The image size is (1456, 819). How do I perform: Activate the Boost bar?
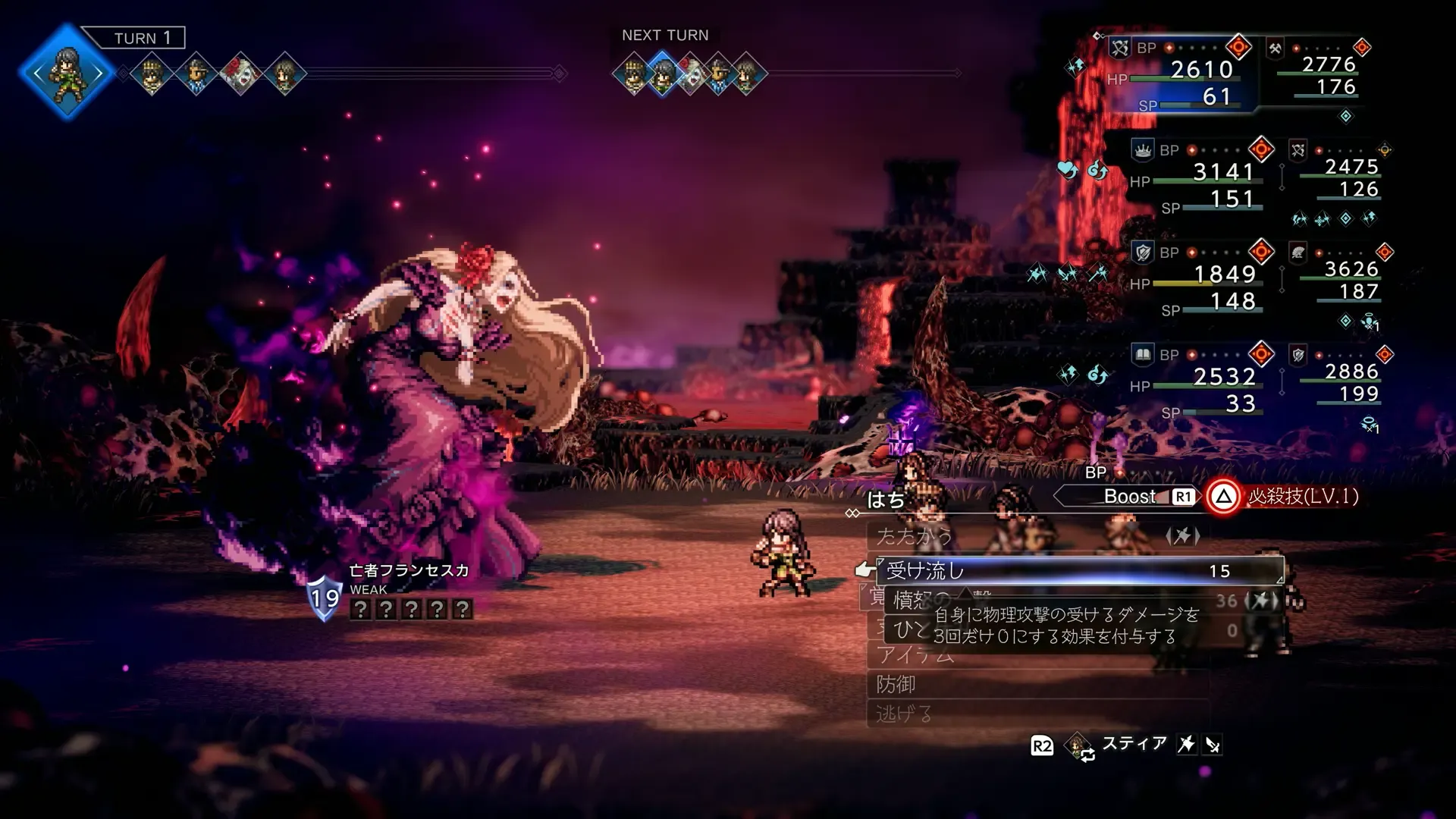point(1128,497)
